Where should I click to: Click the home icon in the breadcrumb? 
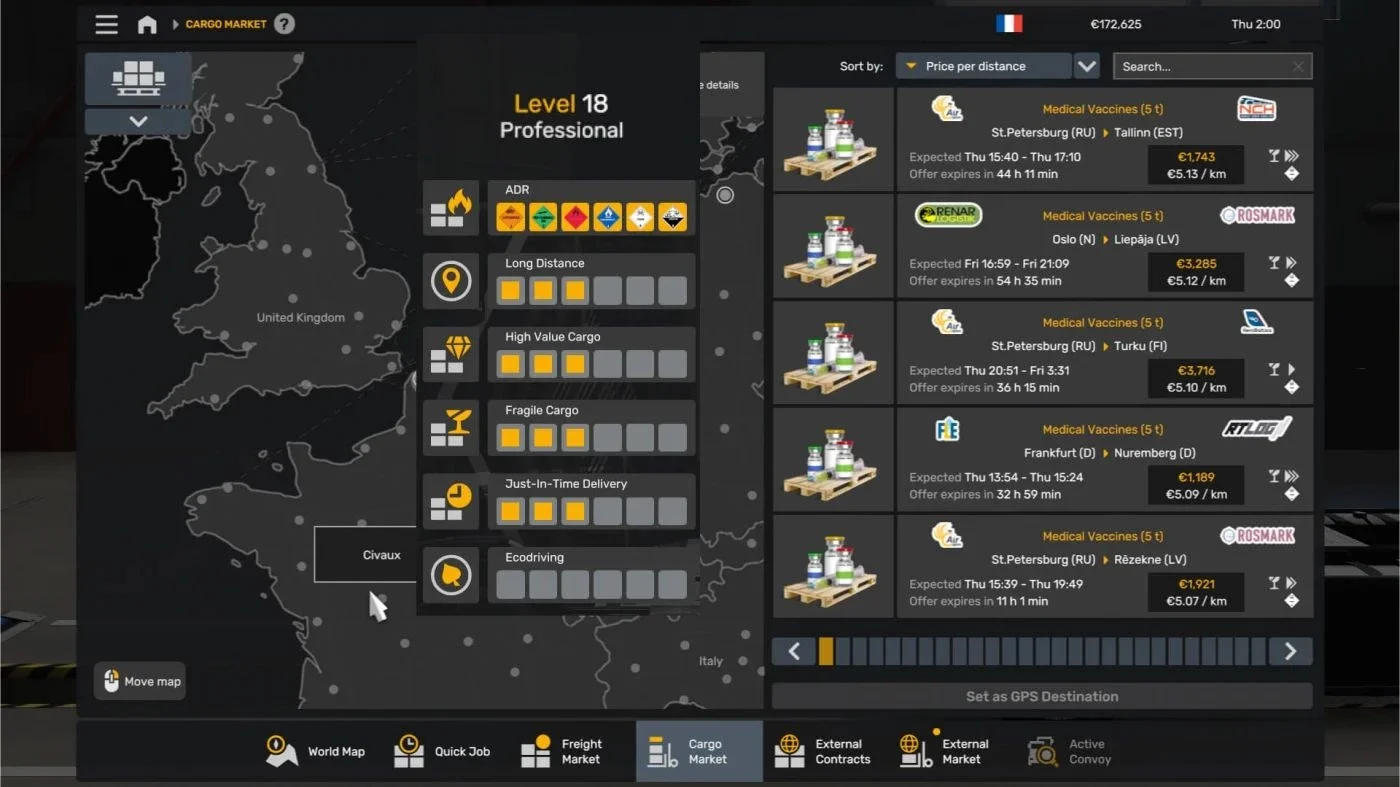(147, 24)
